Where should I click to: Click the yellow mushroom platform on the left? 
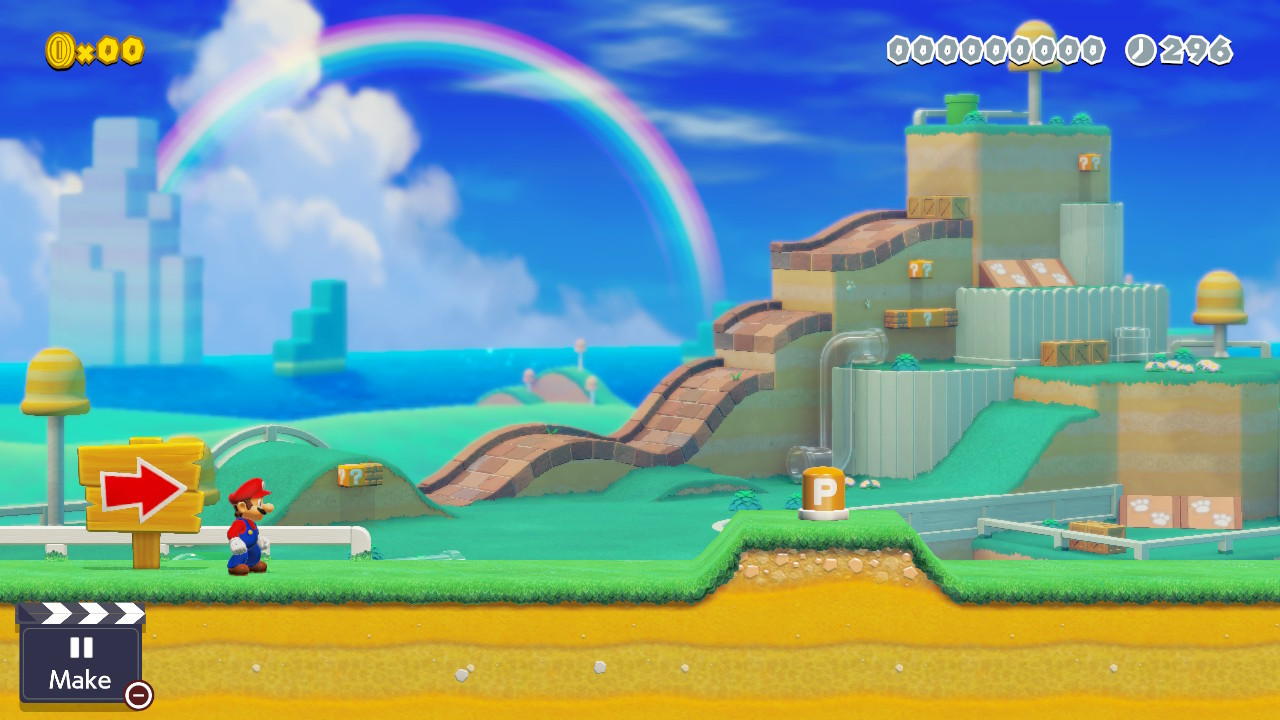click(x=55, y=380)
